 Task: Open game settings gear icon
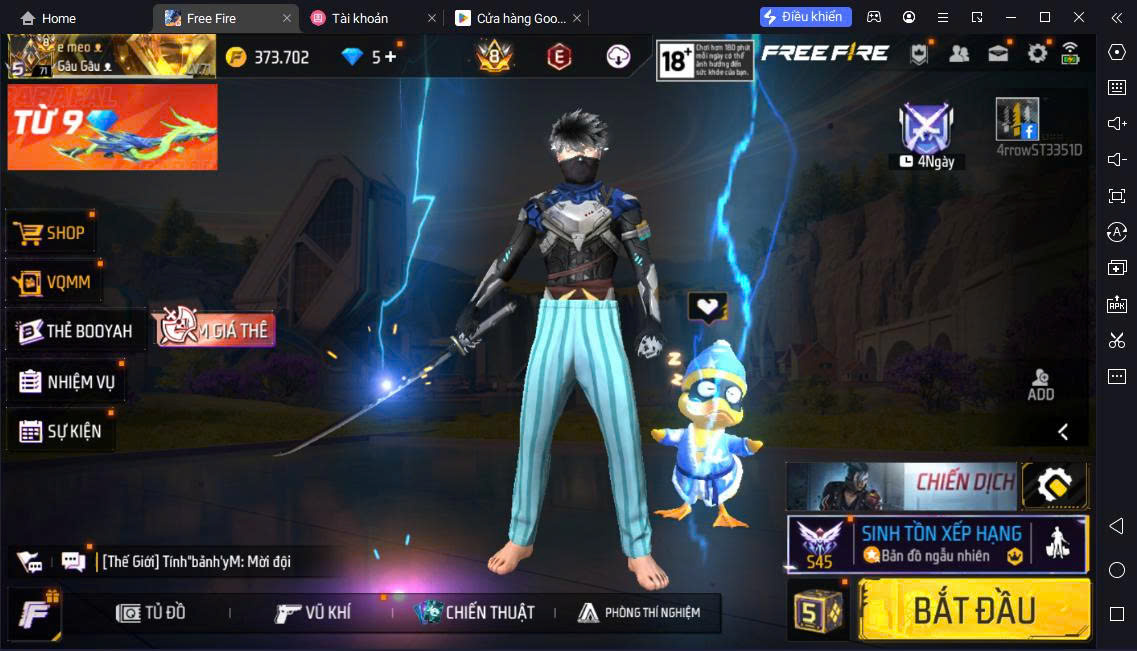[1037, 54]
